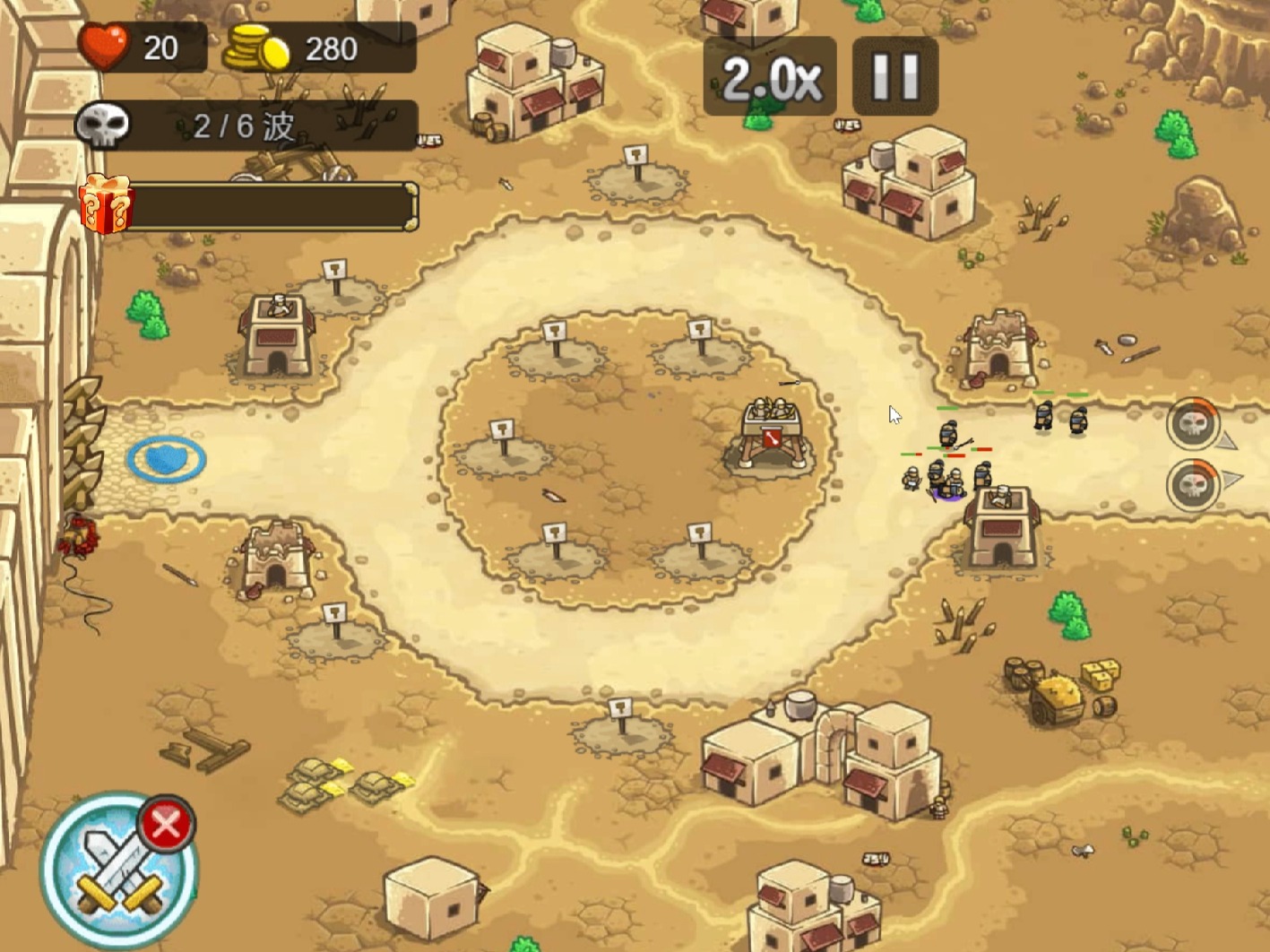Pause the game
The height and width of the screenshot is (952, 1270).
[x=894, y=77]
